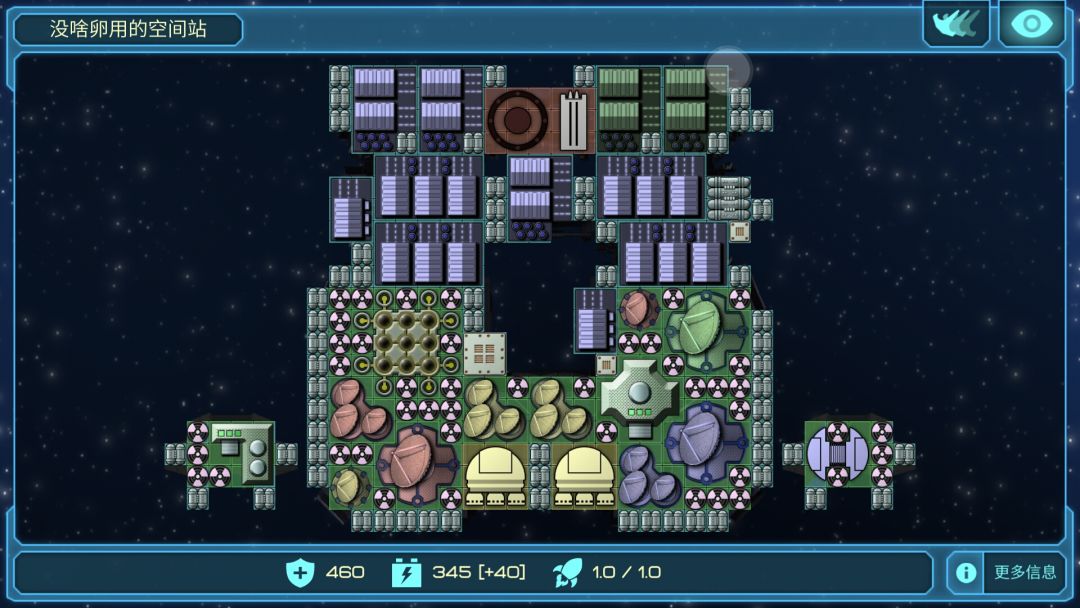1080x608 pixels.
Task: Open the 更多信息 details panel
Action: tap(1005, 573)
